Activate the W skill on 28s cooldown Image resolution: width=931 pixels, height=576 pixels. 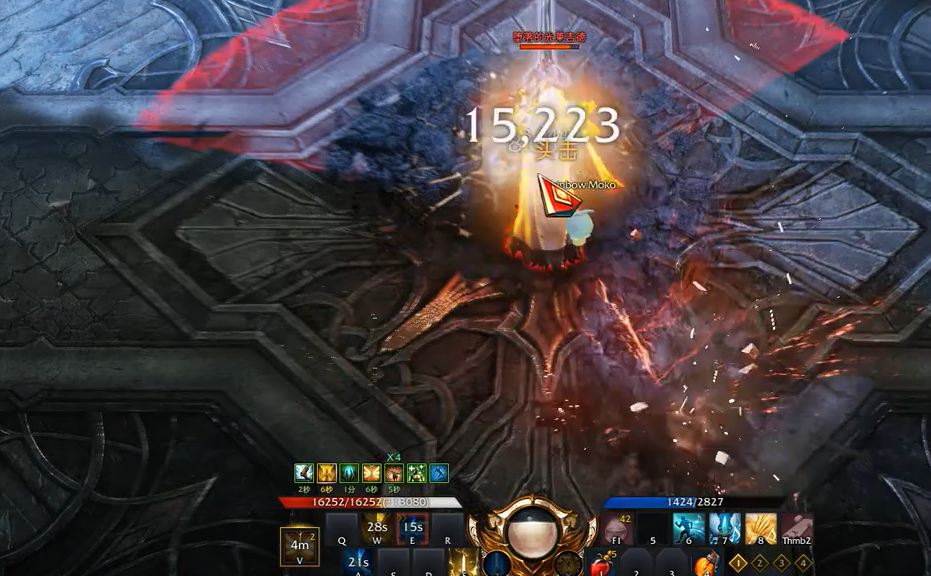coord(377,529)
